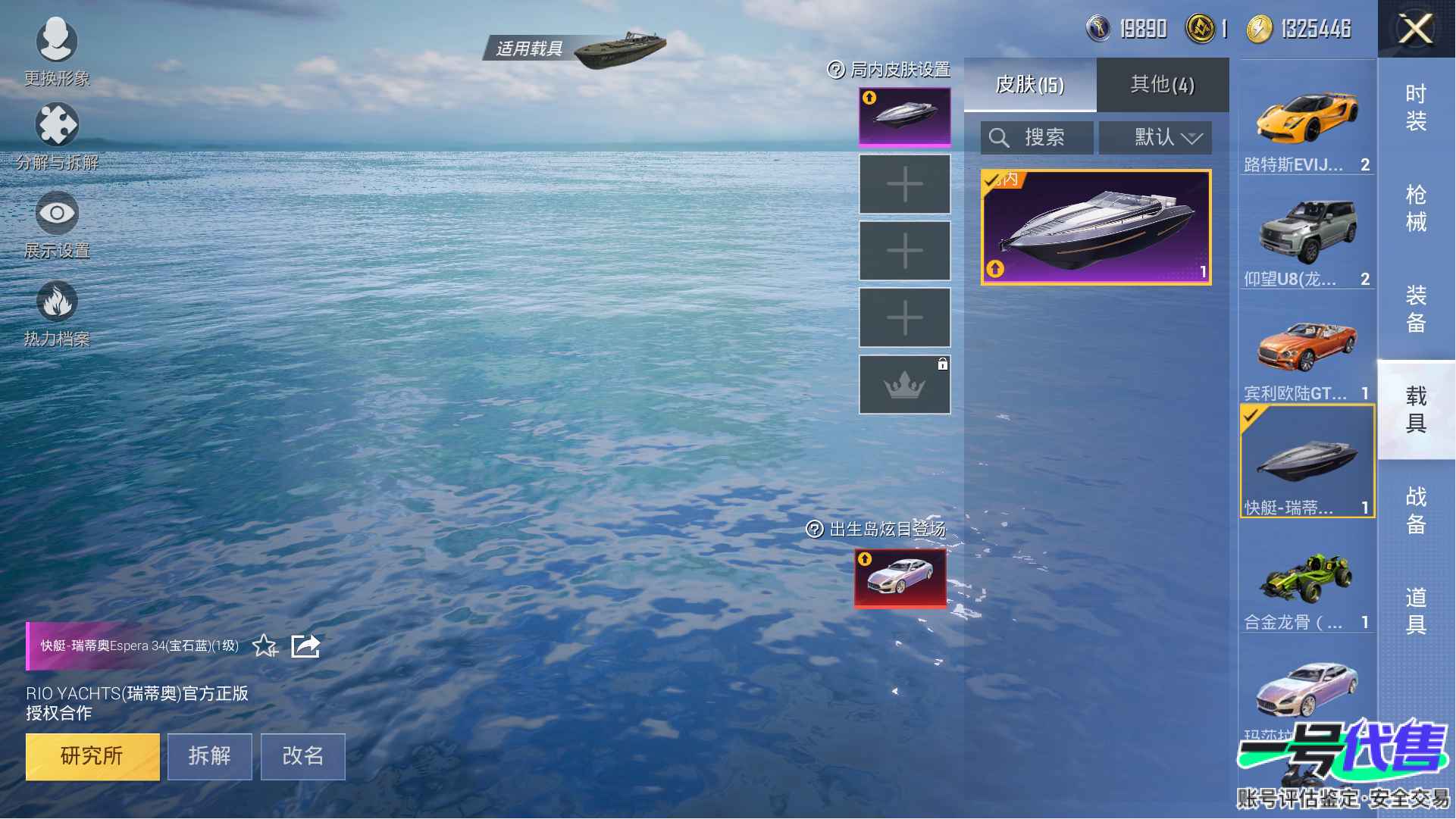Screen dimensions: 1456x819
Task: Switch to the 其他(4) tab
Action: click(x=1162, y=85)
